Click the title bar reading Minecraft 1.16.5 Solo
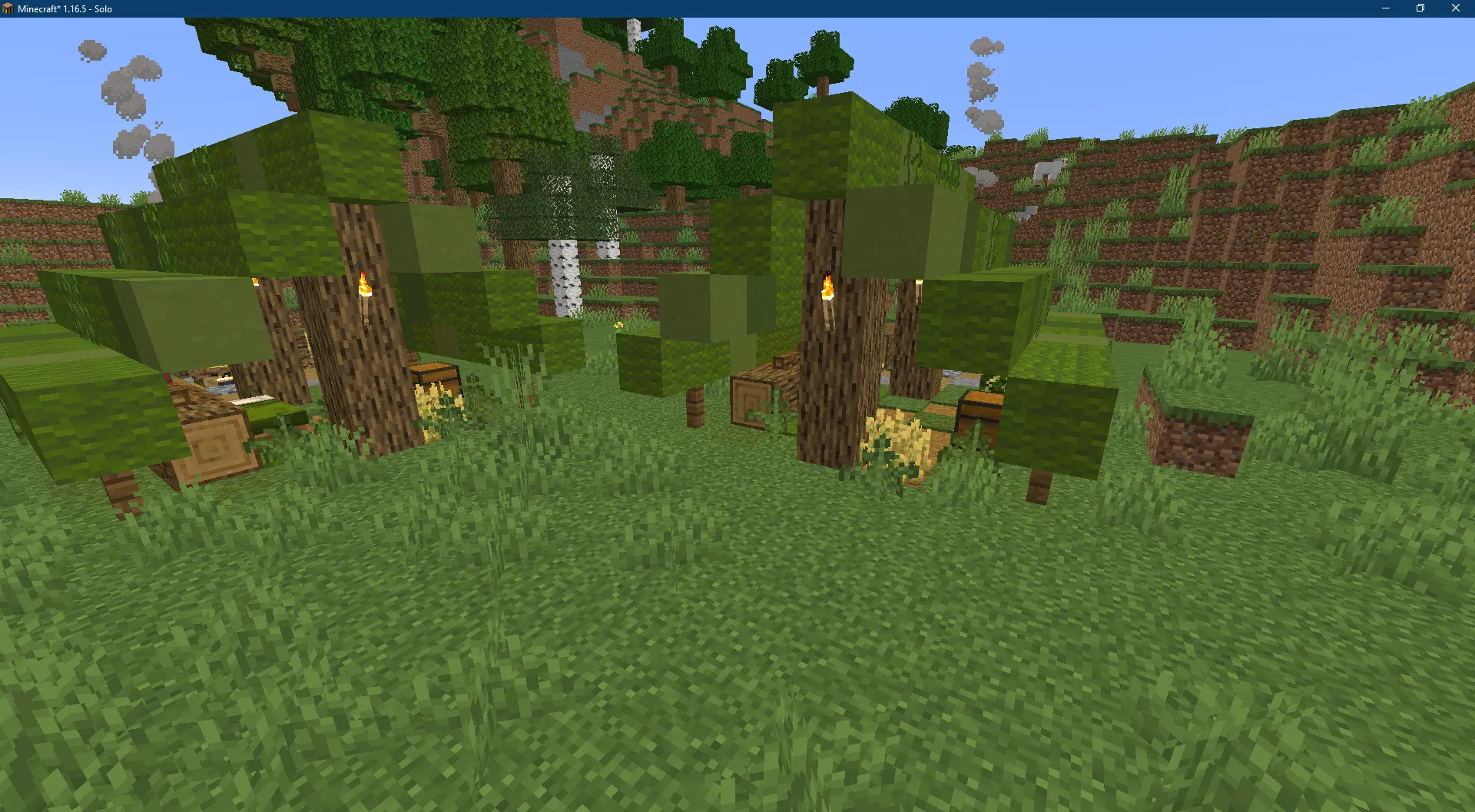Screen dimensions: 1475x812 65,8
